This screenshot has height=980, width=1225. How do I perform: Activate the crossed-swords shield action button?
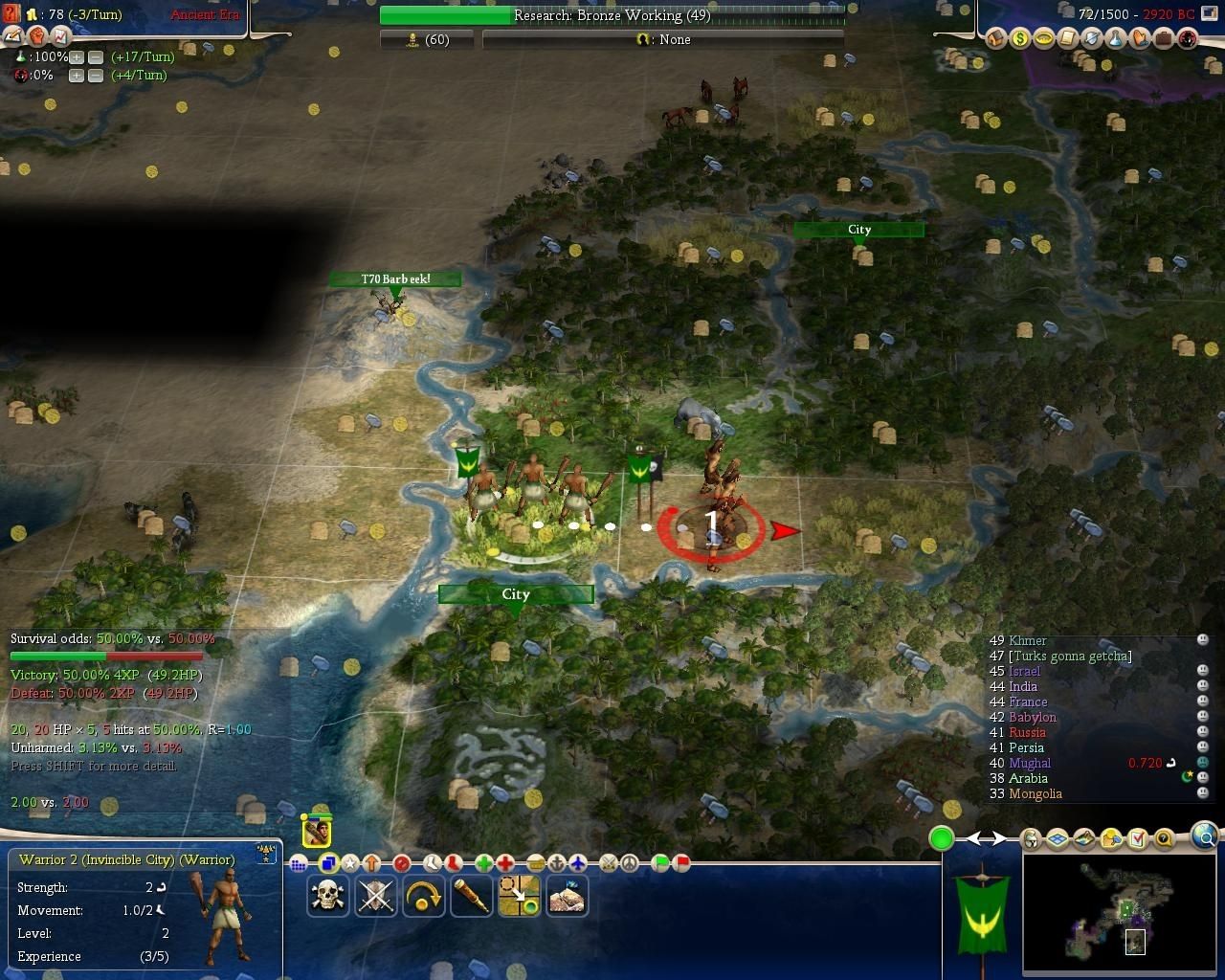375,896
